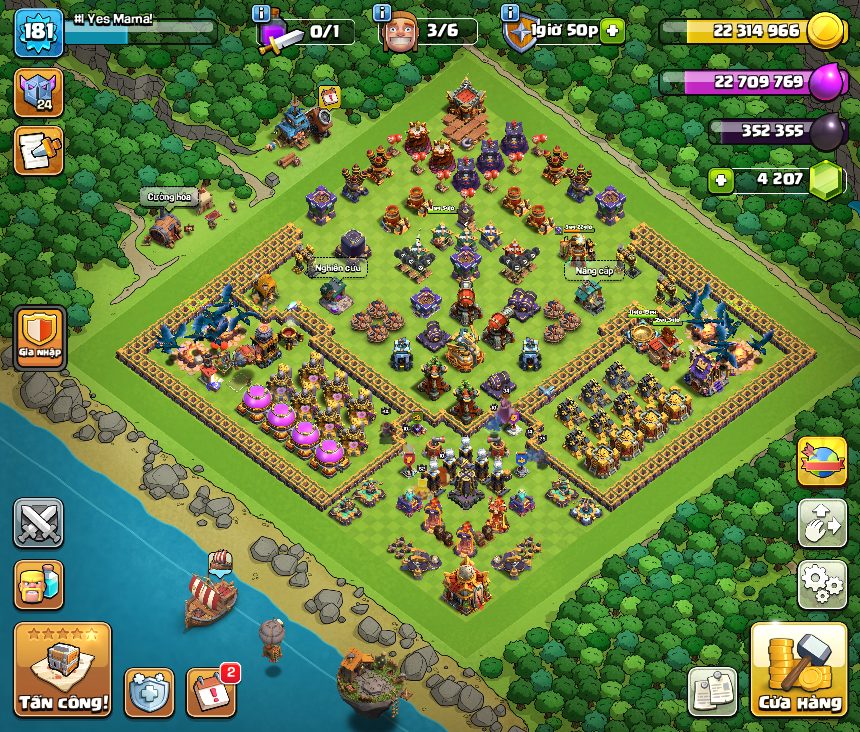
Task: Open the barbarian army training icon
Action: pos(38,584)
